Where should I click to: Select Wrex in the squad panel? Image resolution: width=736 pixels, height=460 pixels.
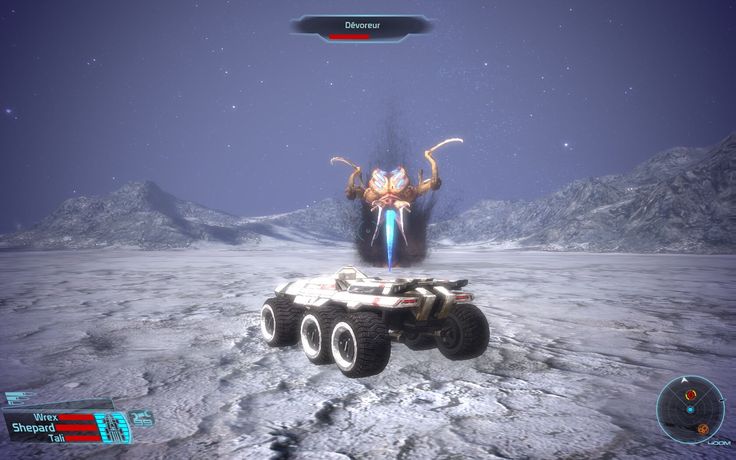(x=45, y=416)
